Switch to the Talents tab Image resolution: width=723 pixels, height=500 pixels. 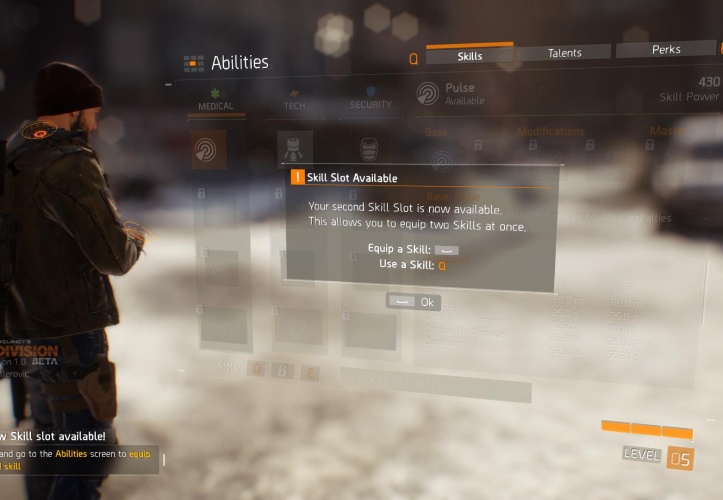[x=564, y=53]
